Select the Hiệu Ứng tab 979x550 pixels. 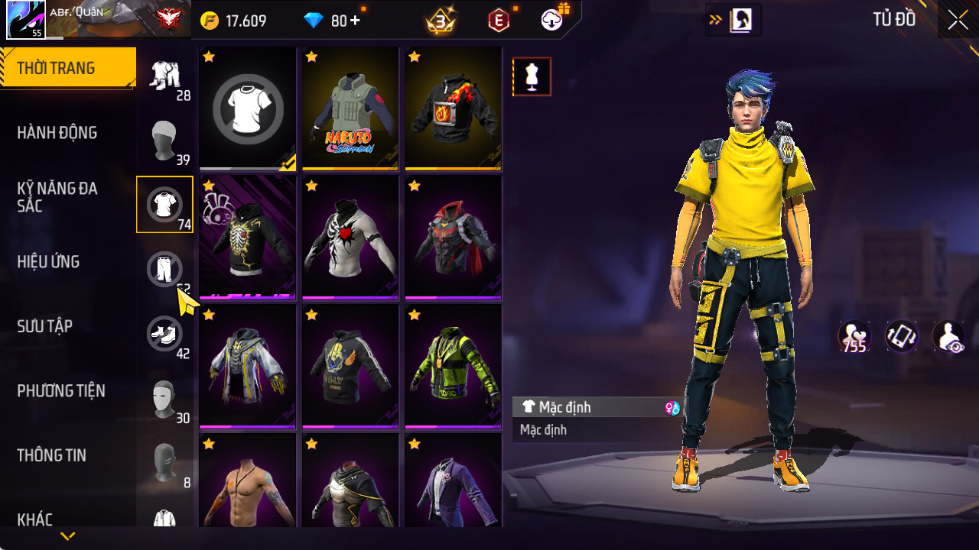48,262
